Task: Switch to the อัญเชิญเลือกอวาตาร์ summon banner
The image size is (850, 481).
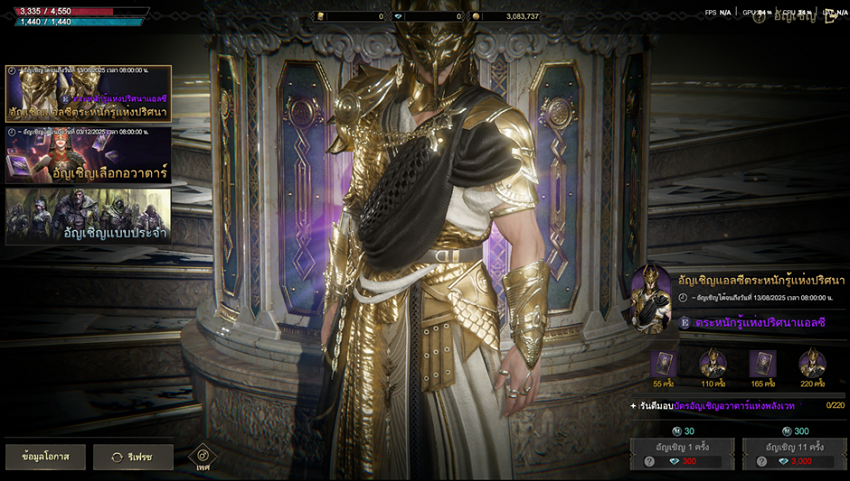Action: [88, 155]
